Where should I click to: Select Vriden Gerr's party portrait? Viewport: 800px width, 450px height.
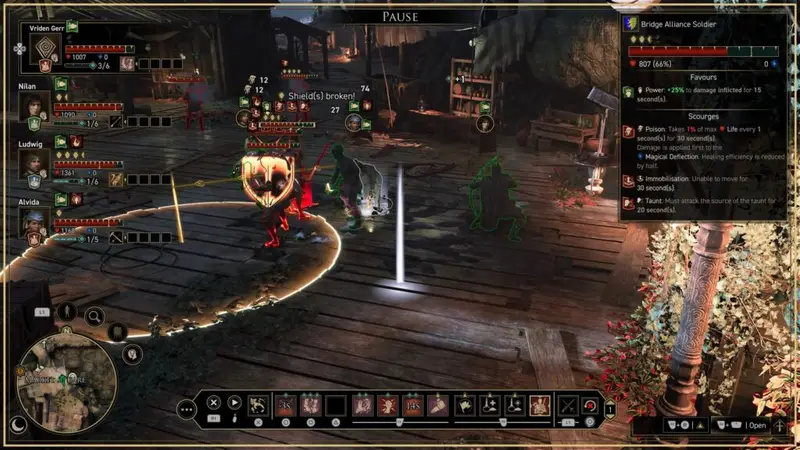tap(38, 46)
